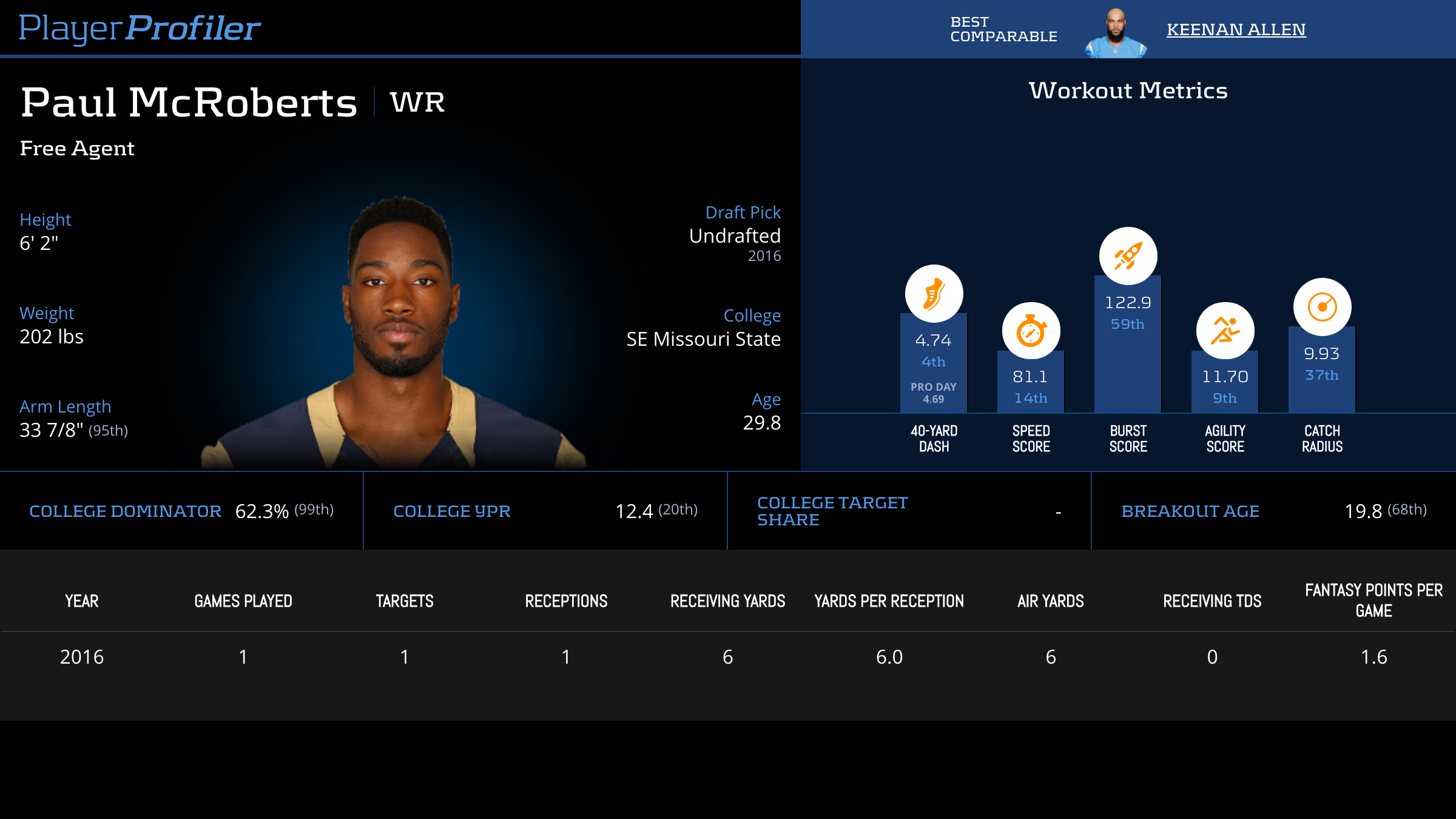1456x819 pixels.
Task: Choose the Burst Score rocket icon
Action: pyautogui.click(x=1128, y=256)
